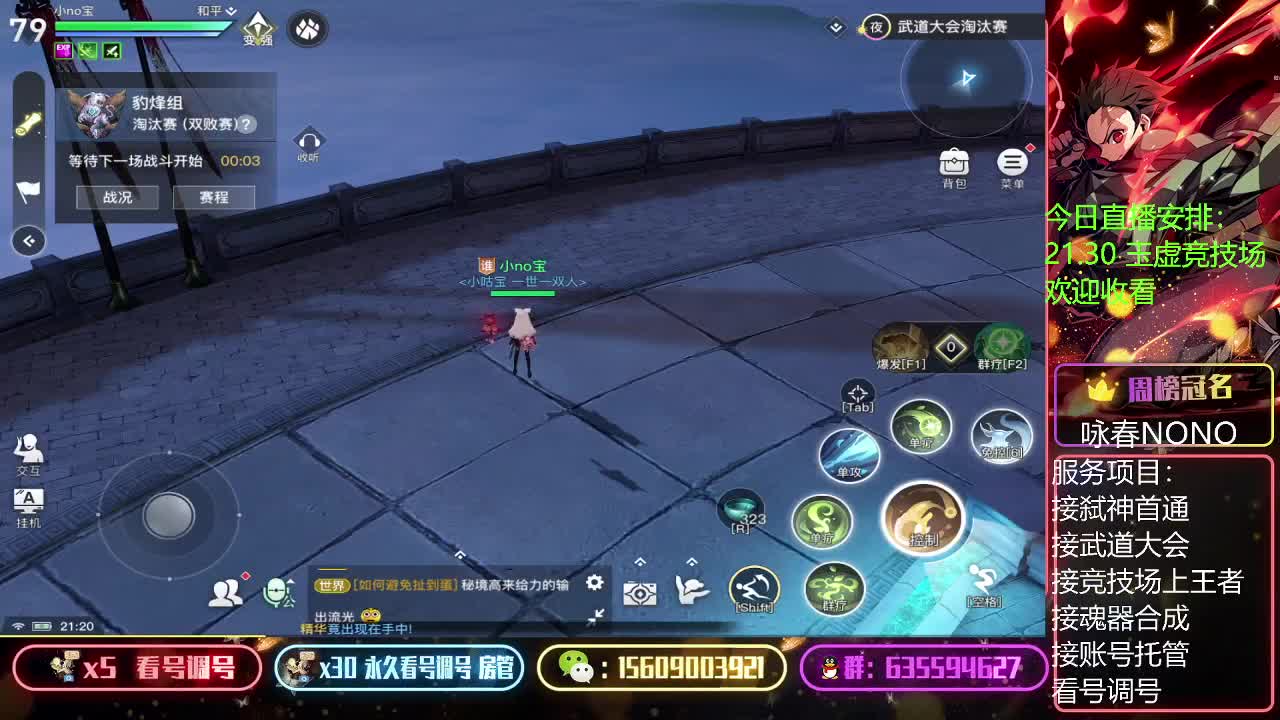Switch to the 赛程 schedule tab
This screenshot has width=1280, height=720.
214,197
